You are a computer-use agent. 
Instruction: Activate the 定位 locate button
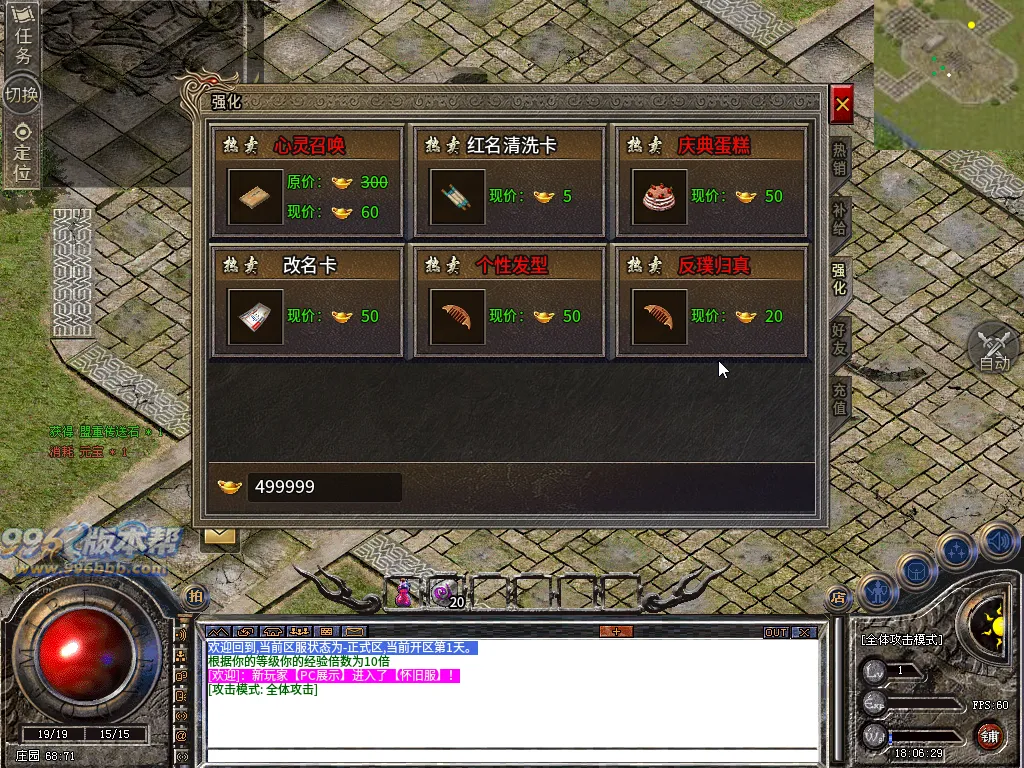[22, 151]
